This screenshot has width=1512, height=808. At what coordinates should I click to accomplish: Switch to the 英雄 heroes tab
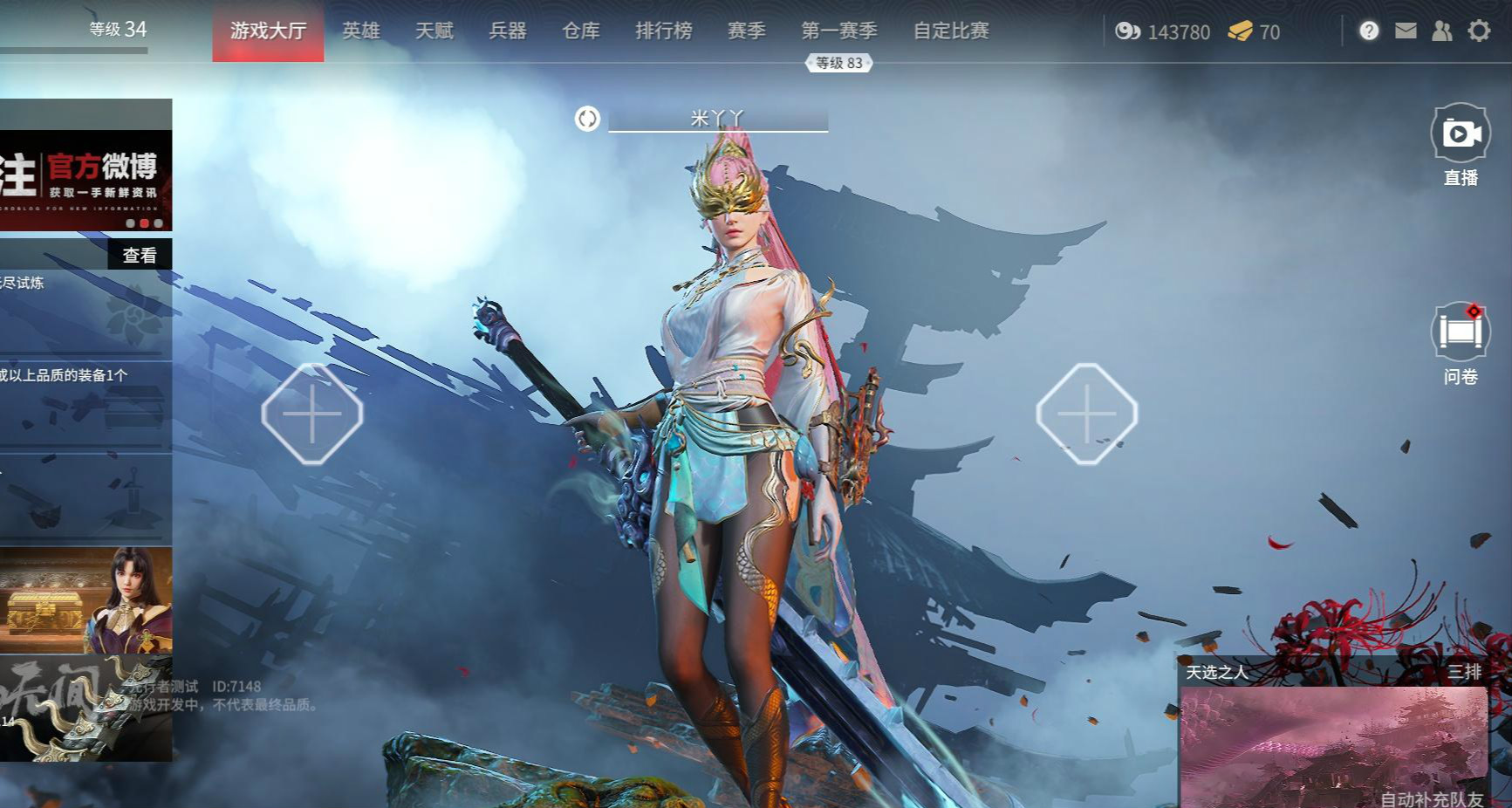(362, 31)
